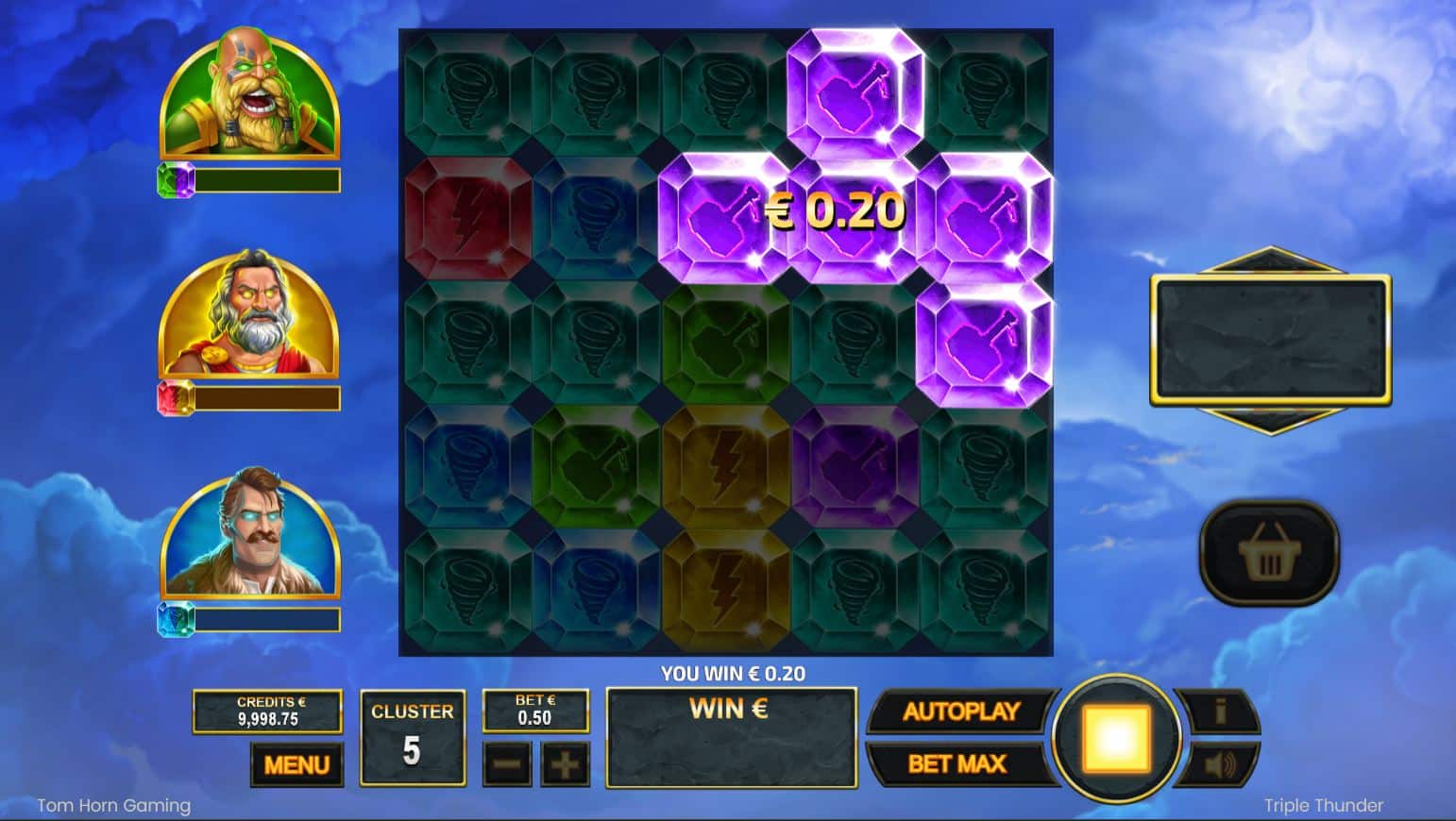Open the info paytable button
This screenshot has width=1456, height=821.
click(1220, 712)
